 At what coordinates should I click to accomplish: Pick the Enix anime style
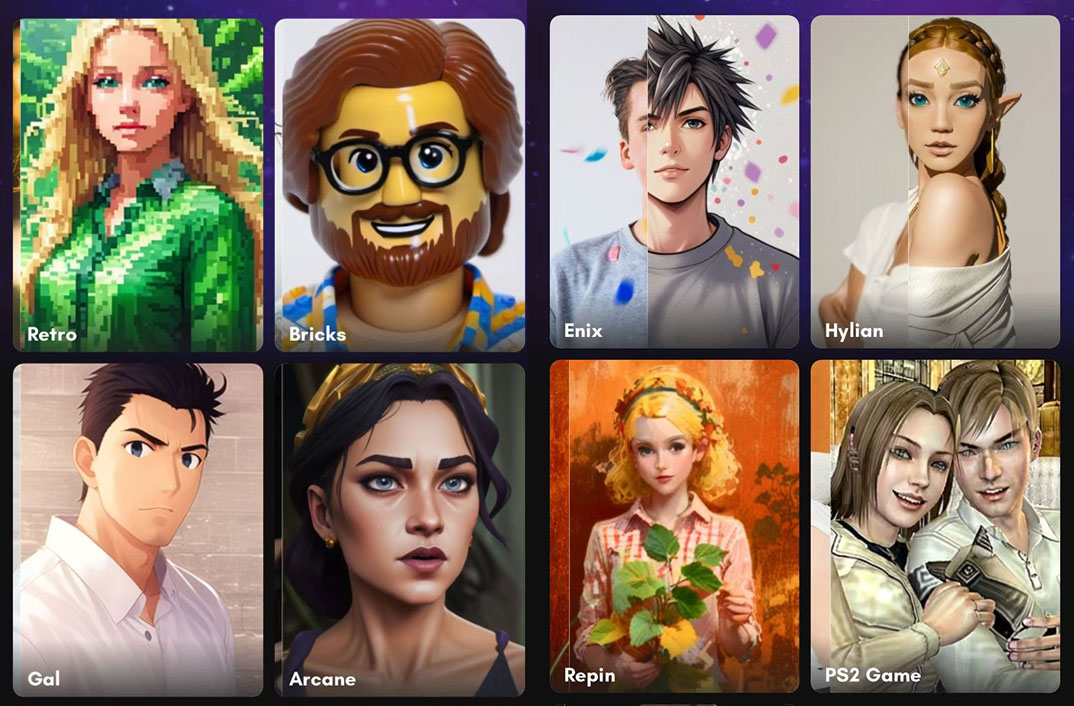(674, 182)
